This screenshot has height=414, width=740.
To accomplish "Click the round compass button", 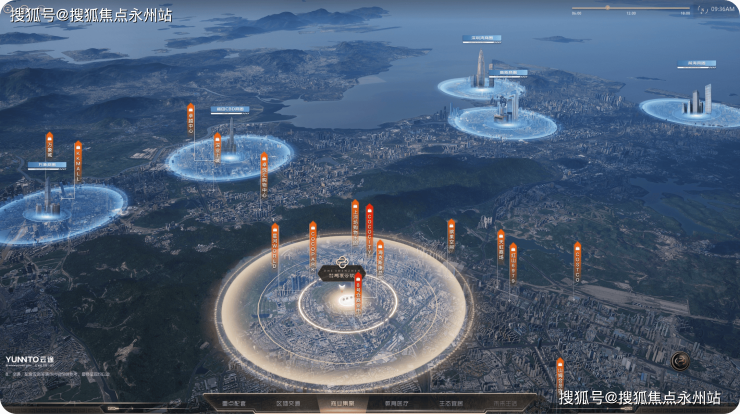I will point(680,361).
